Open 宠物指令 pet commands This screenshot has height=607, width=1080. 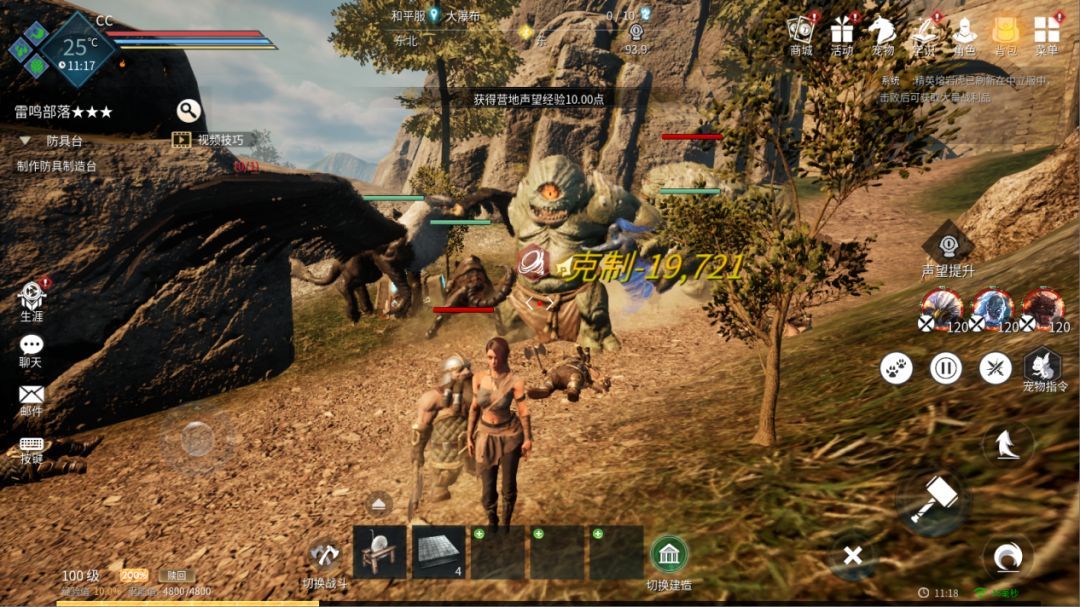click(x=1042, y=366)
